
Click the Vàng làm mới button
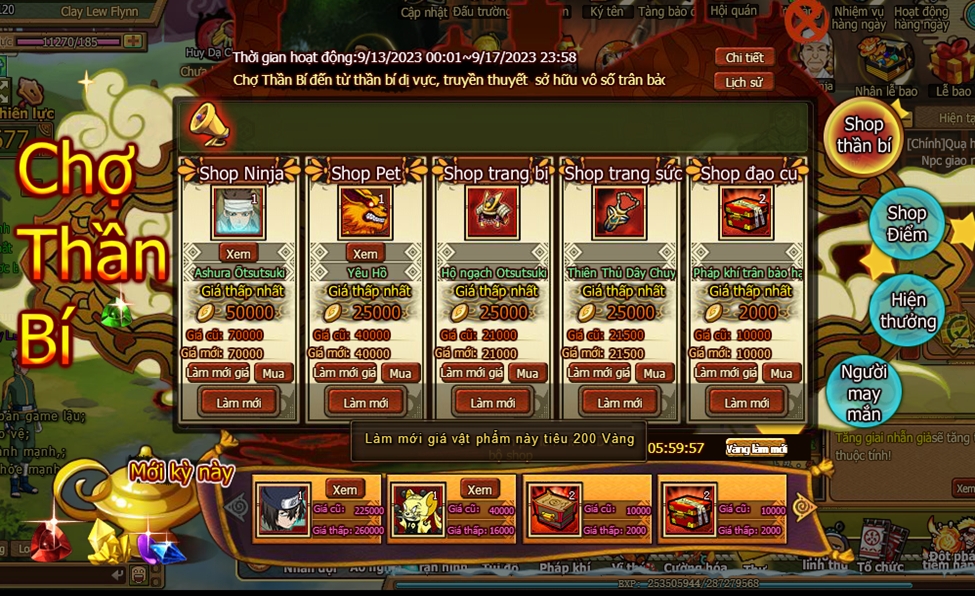(x=756, y=449)
